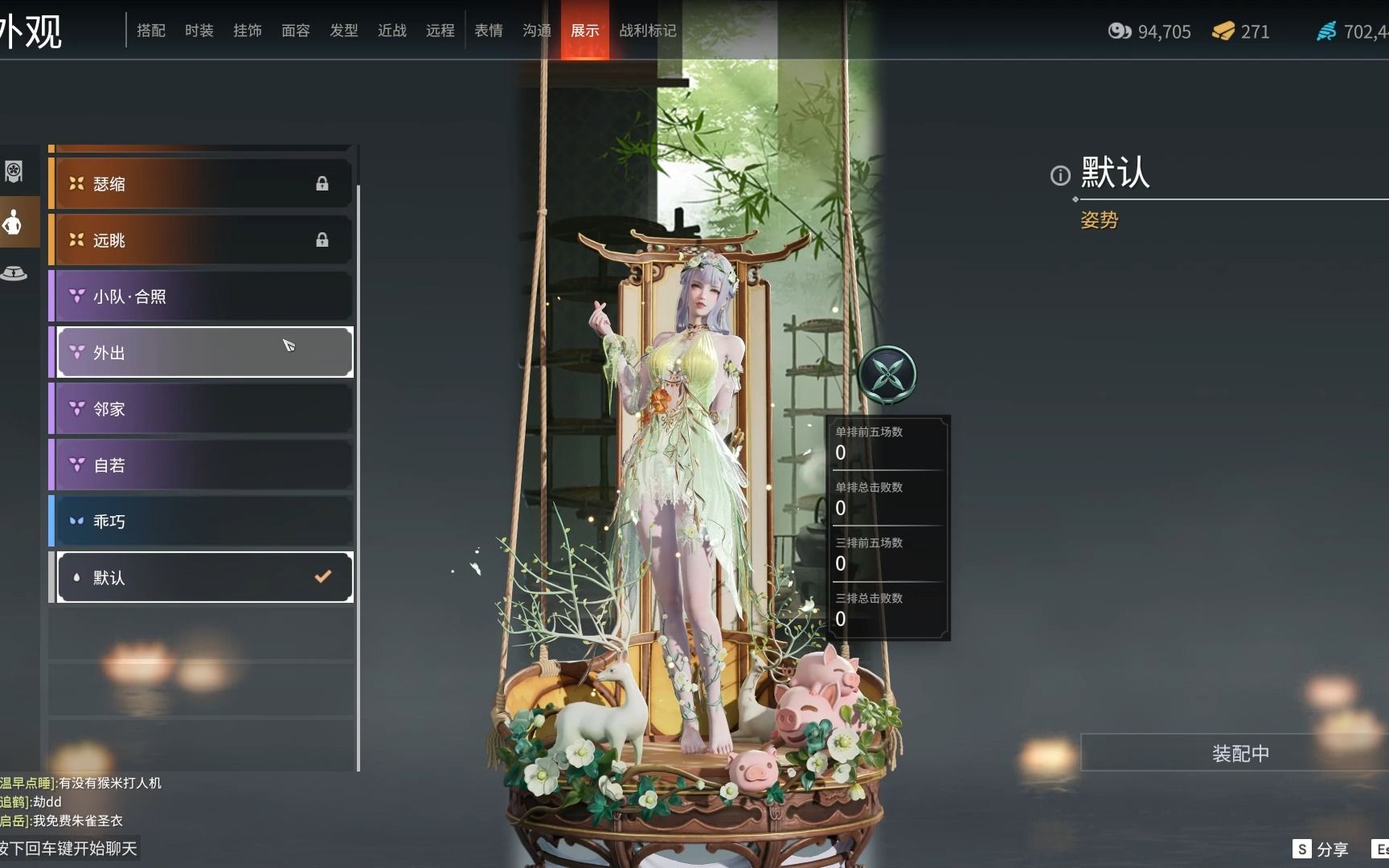Click the banner emblem icon in left sidebar

pos(12,172)
